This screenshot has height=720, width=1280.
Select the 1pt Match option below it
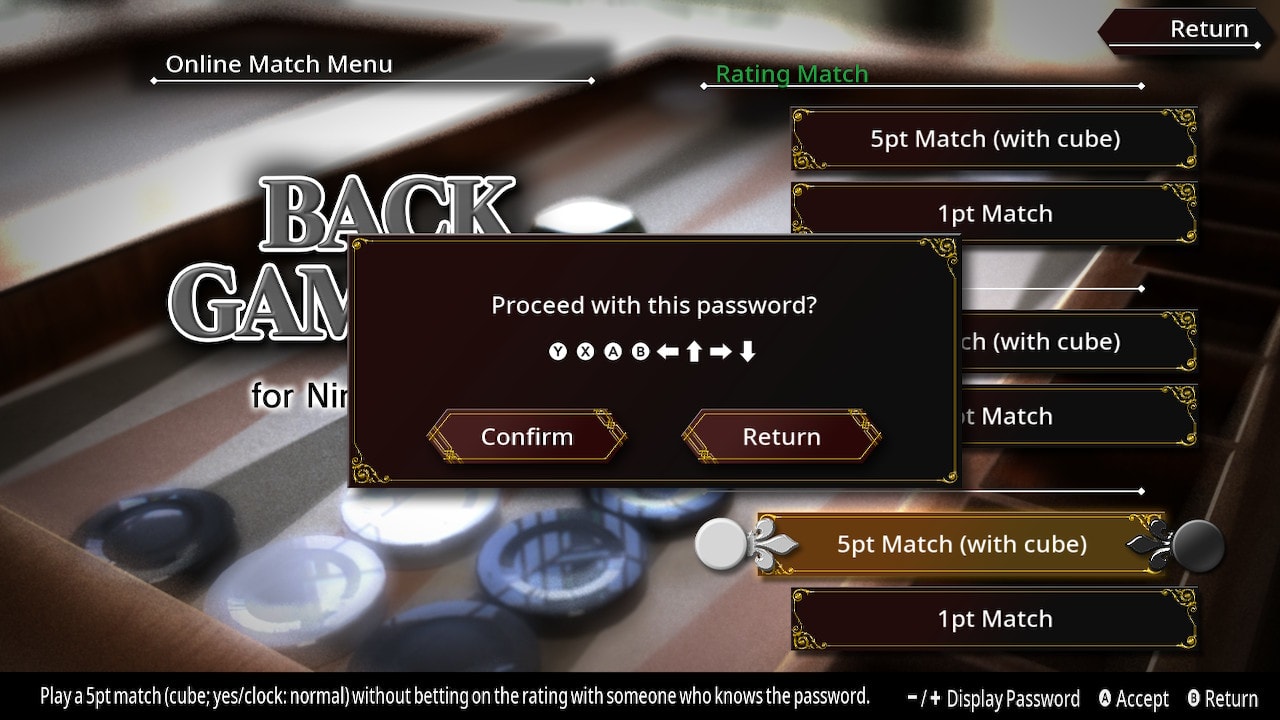(x=993, y=213)
